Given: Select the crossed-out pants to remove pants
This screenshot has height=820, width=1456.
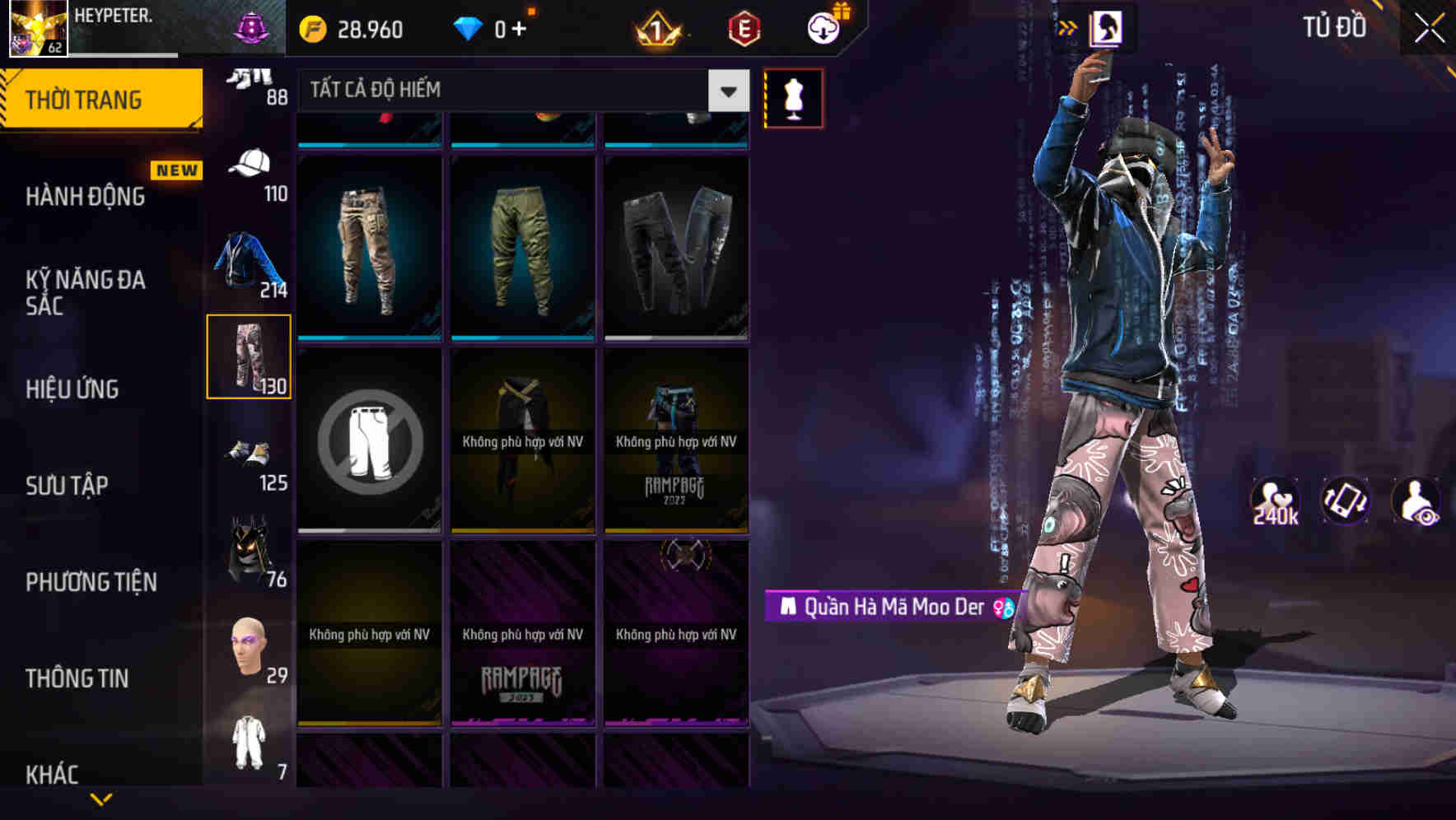Looking at the screenshot, I should [370, 440].
